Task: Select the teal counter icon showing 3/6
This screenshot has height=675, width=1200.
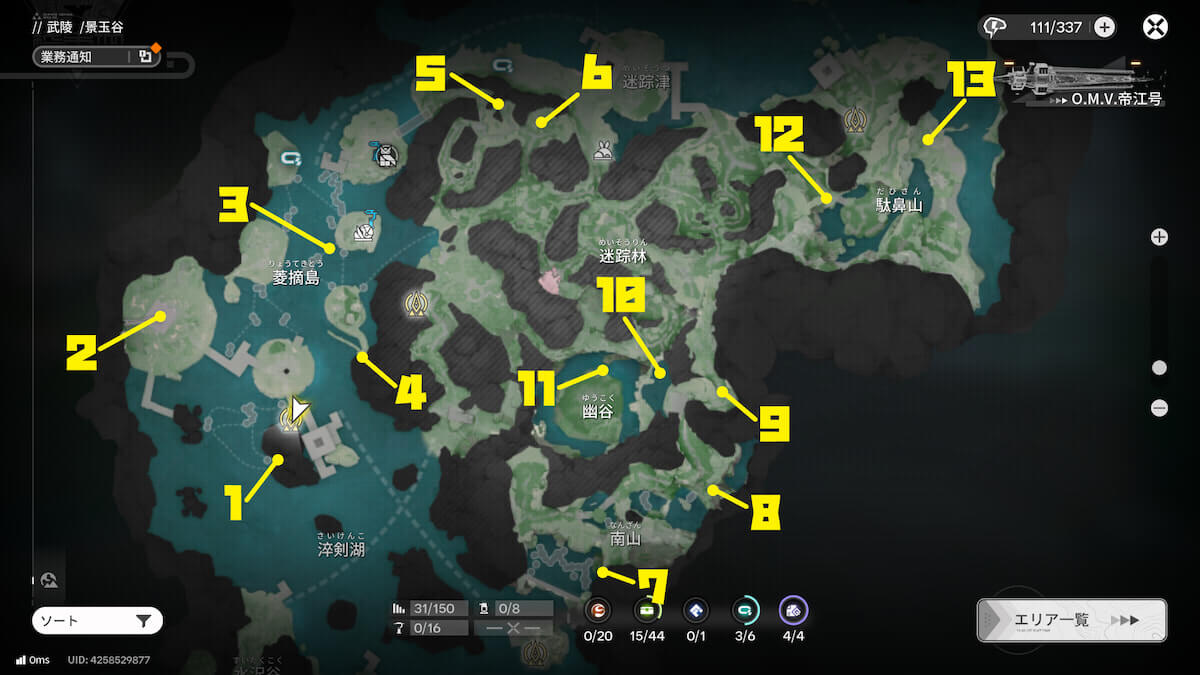Action: pos(744,610)
